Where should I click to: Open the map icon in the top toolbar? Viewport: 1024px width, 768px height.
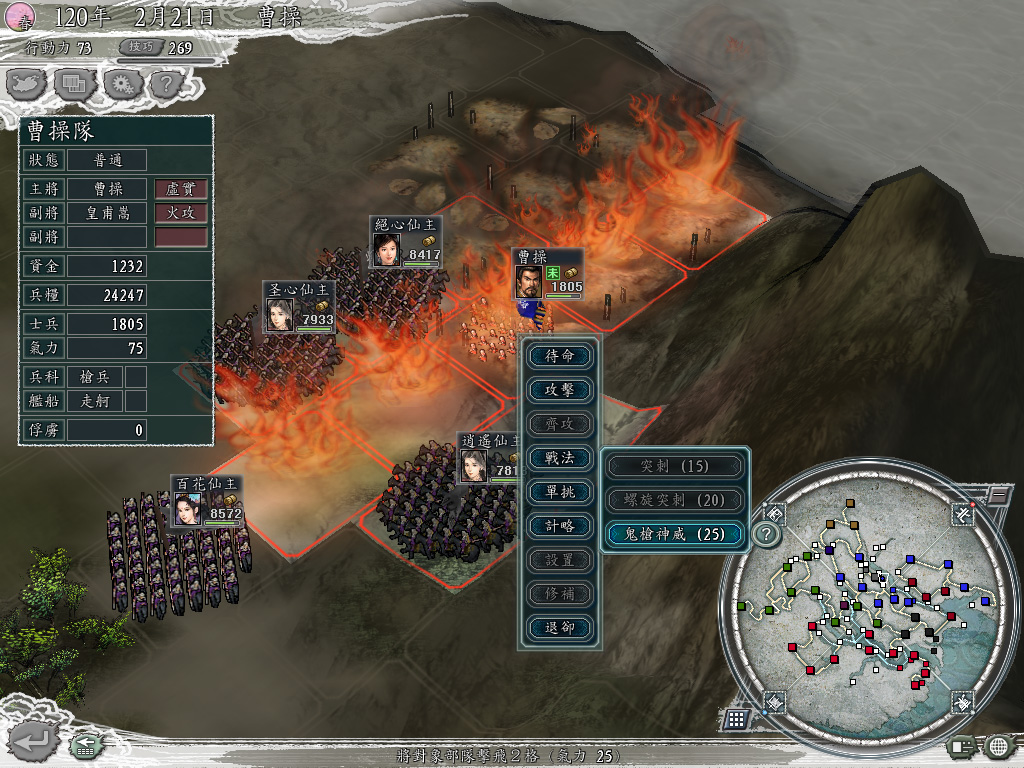click(27, 83)
